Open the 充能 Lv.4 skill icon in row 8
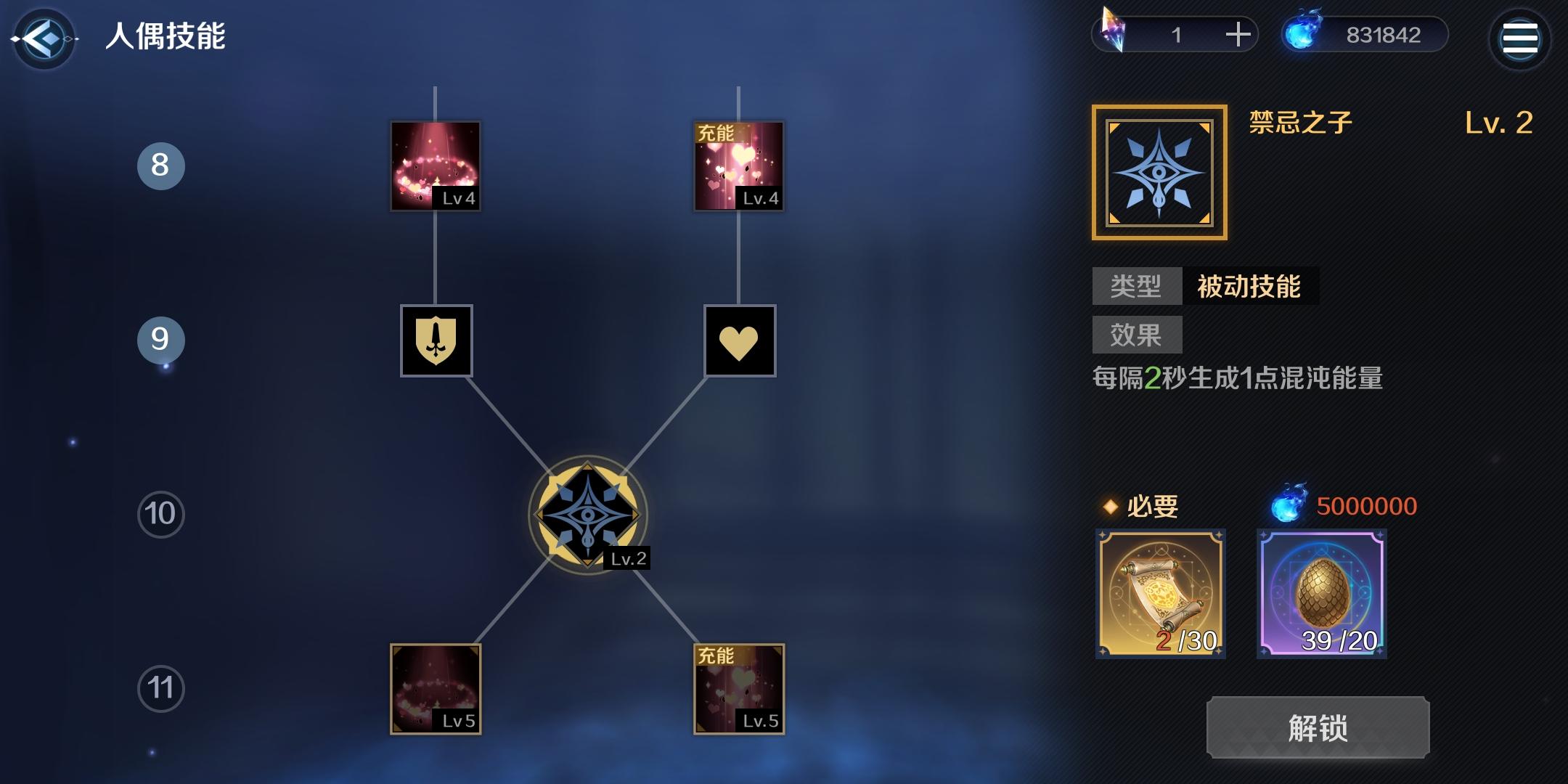 [738, 166]
